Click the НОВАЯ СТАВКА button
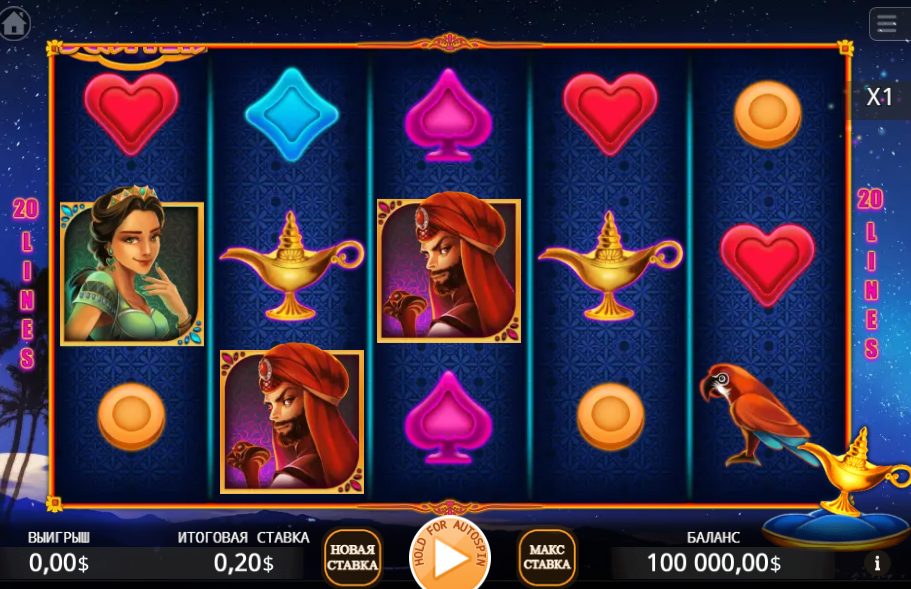This screenshot has width=911, height=589. coord(352,558)
